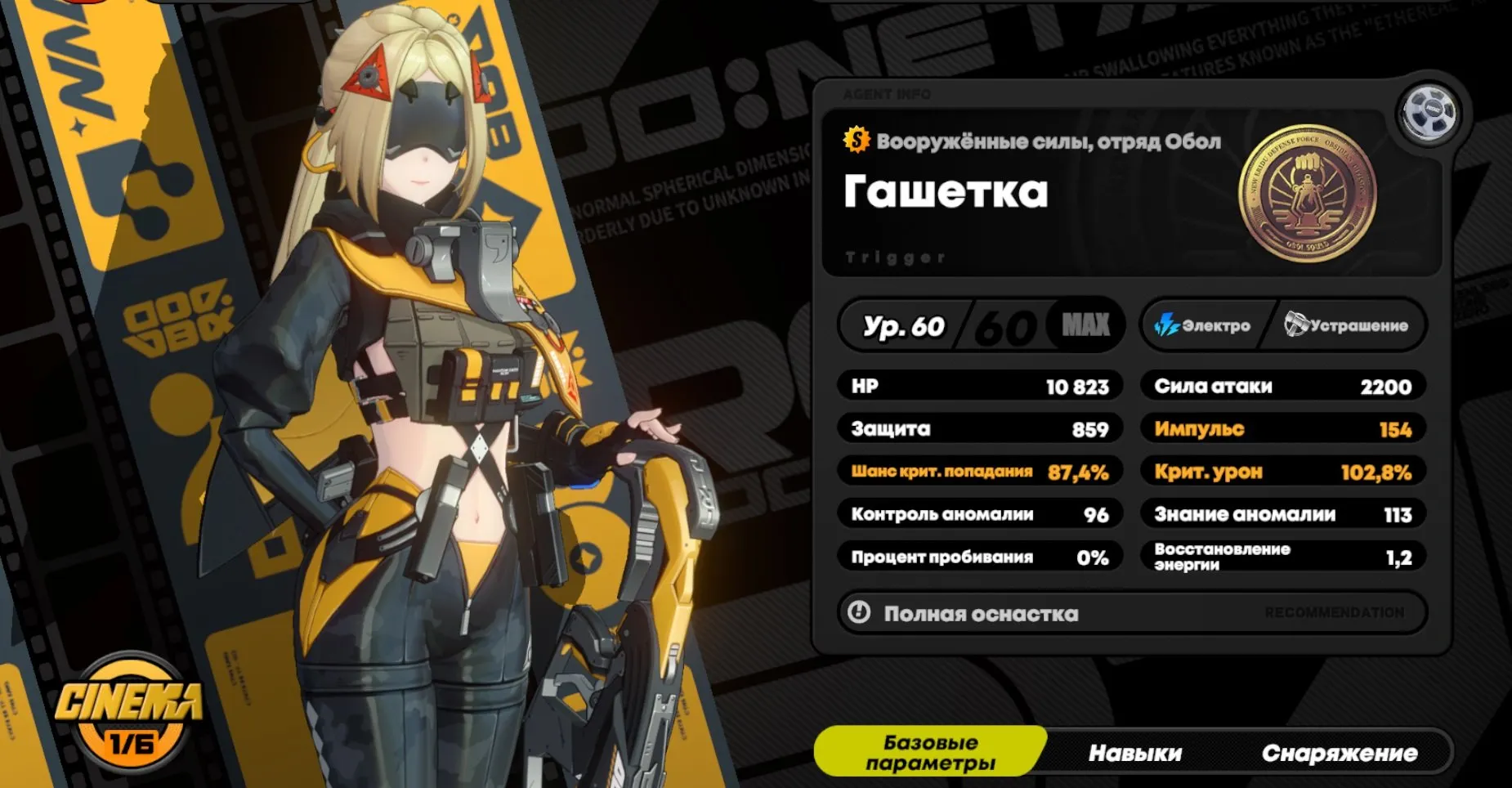Click the HP stat row showing 10 823

978,385
